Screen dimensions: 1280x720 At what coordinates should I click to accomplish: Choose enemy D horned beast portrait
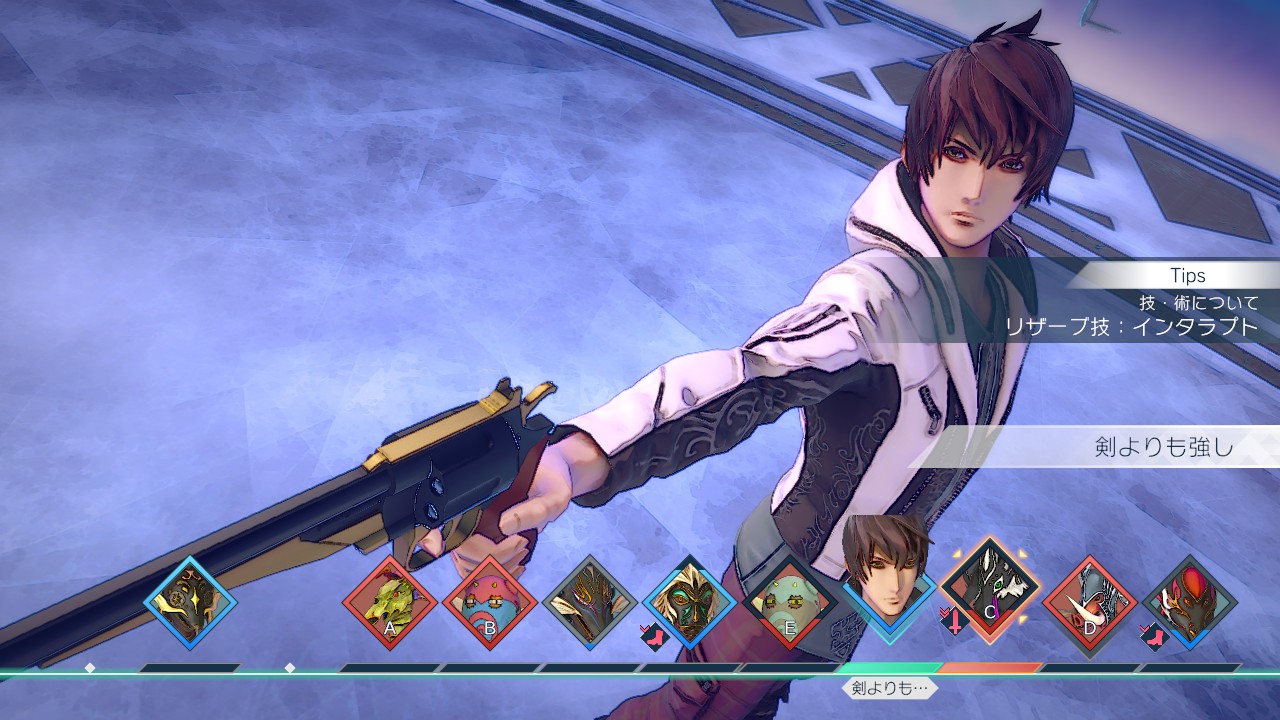(1090, 604)
